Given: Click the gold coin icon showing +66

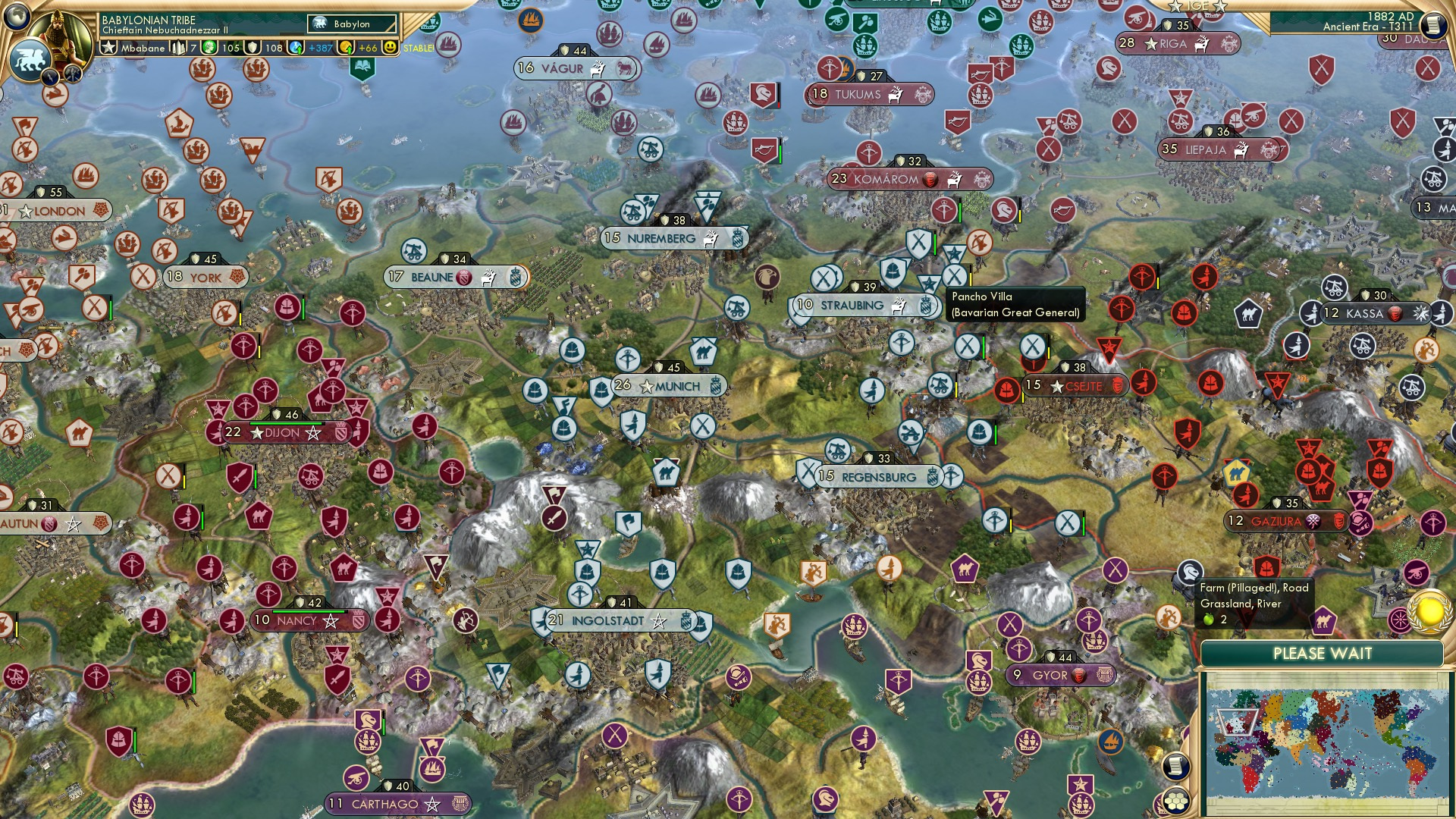Looking at the screenshot, I should (x=345, y=47).
